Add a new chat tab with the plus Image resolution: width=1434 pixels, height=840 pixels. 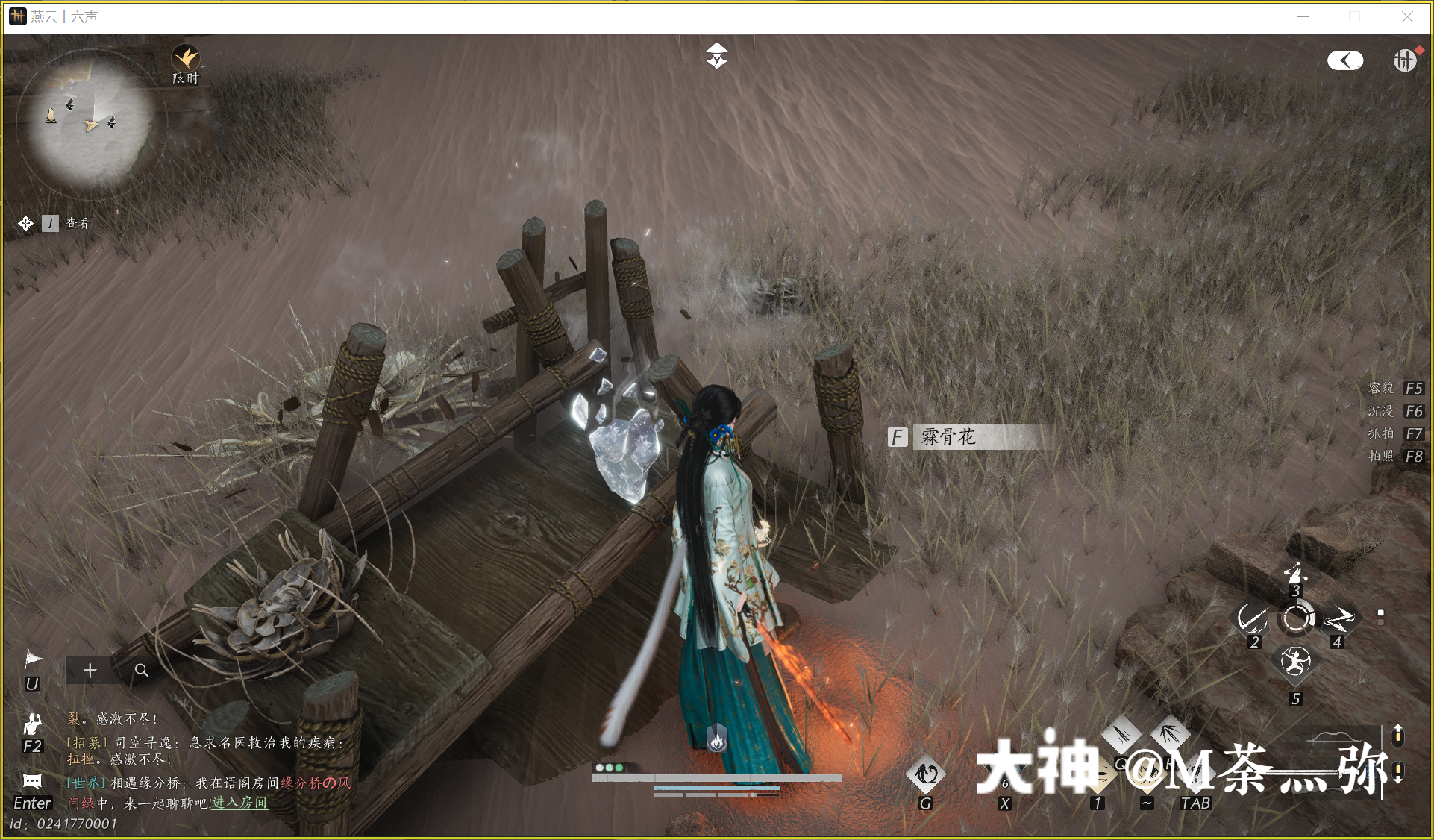(x=90, y=670)
